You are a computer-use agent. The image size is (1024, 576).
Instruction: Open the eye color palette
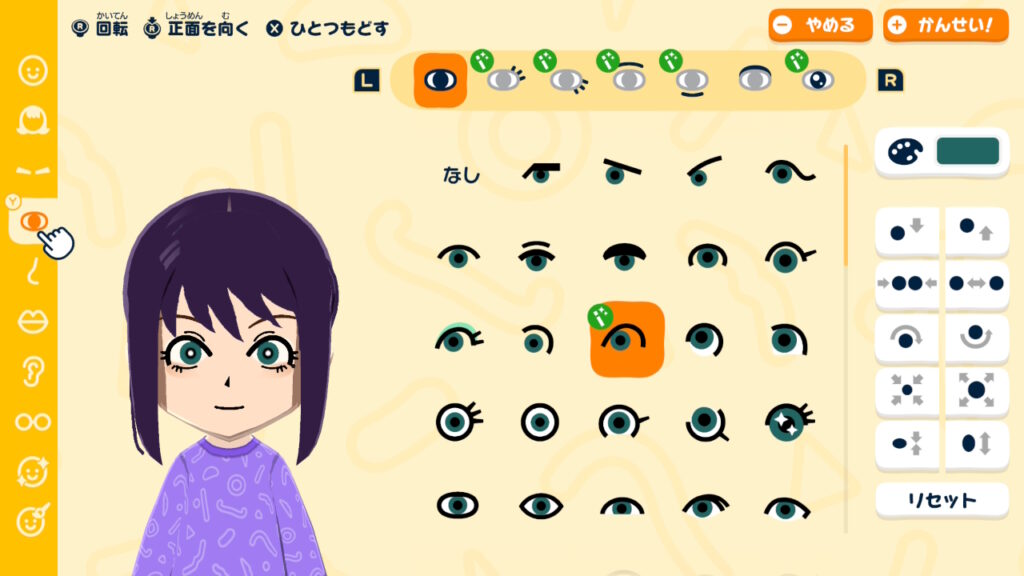click(942, 152)
